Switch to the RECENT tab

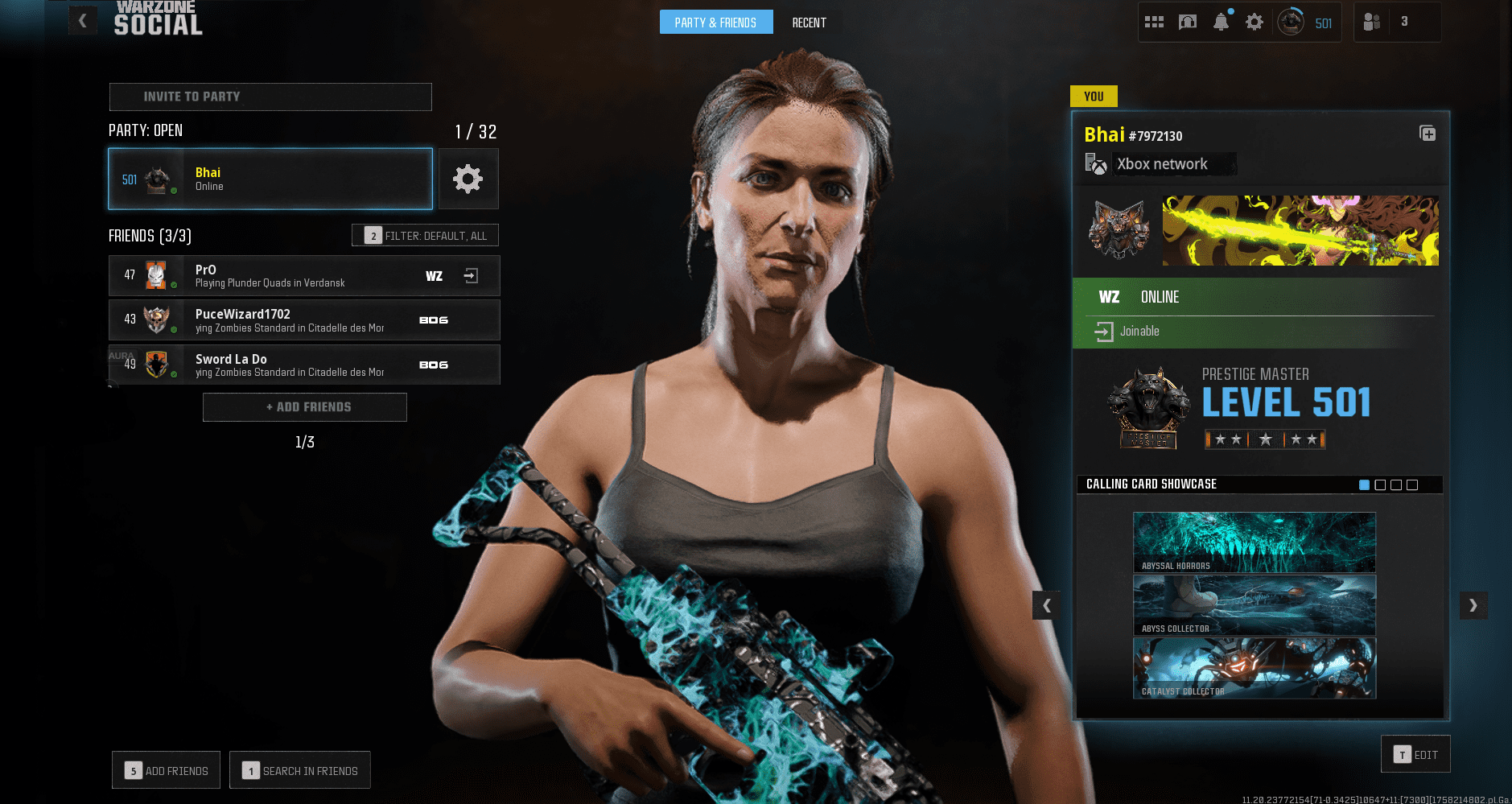pyautogui.click(x=809, y=22)
